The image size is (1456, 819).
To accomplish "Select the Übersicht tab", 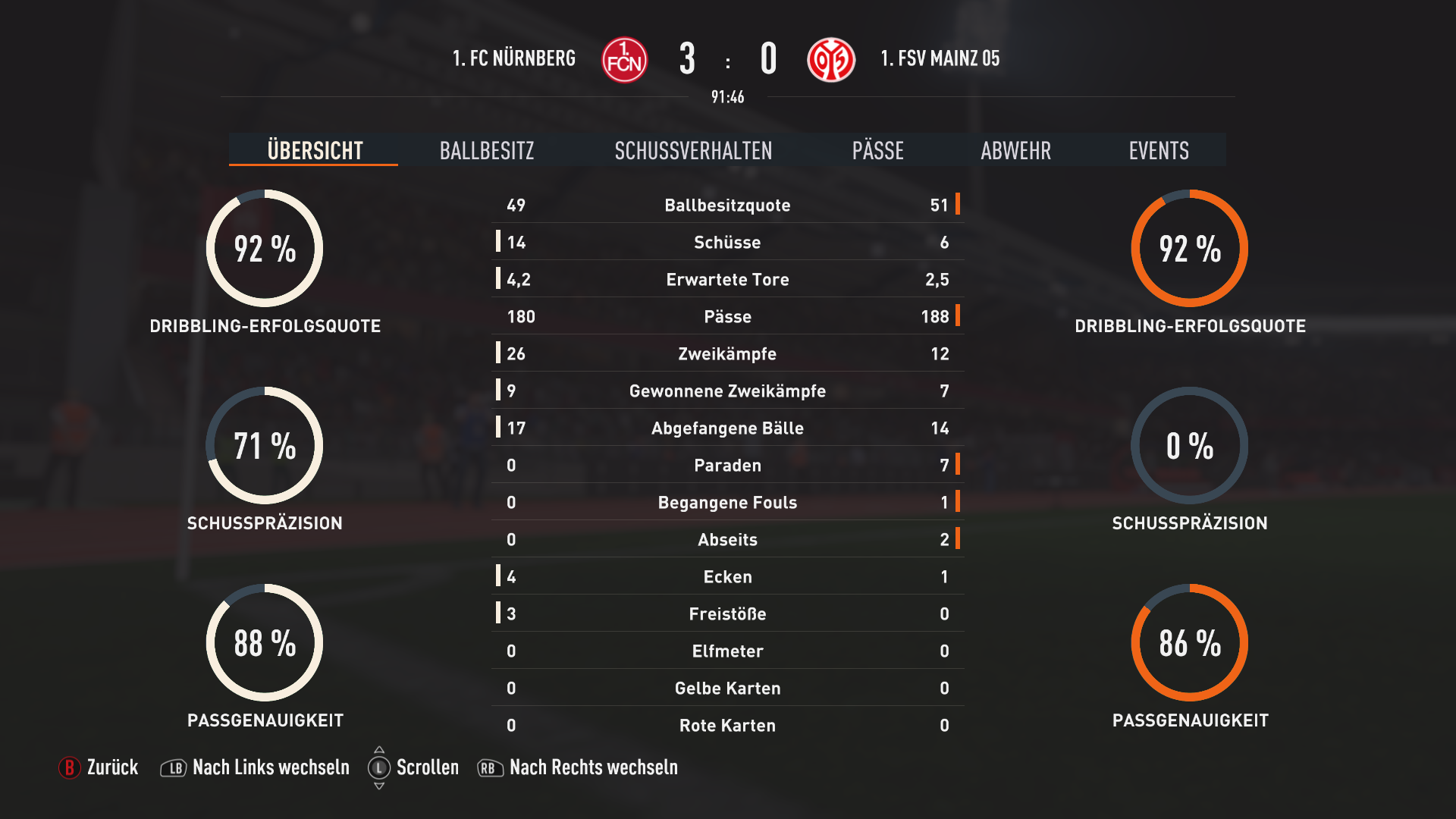I will (x=315, y=150).
